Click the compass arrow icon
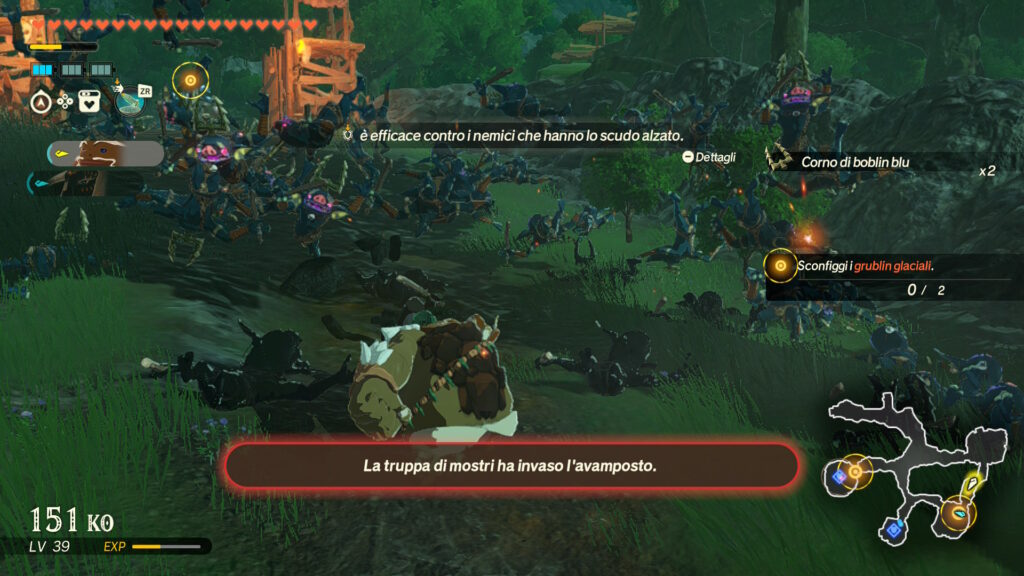This screenshot has width=1024, height=576. tap(42, 101)
